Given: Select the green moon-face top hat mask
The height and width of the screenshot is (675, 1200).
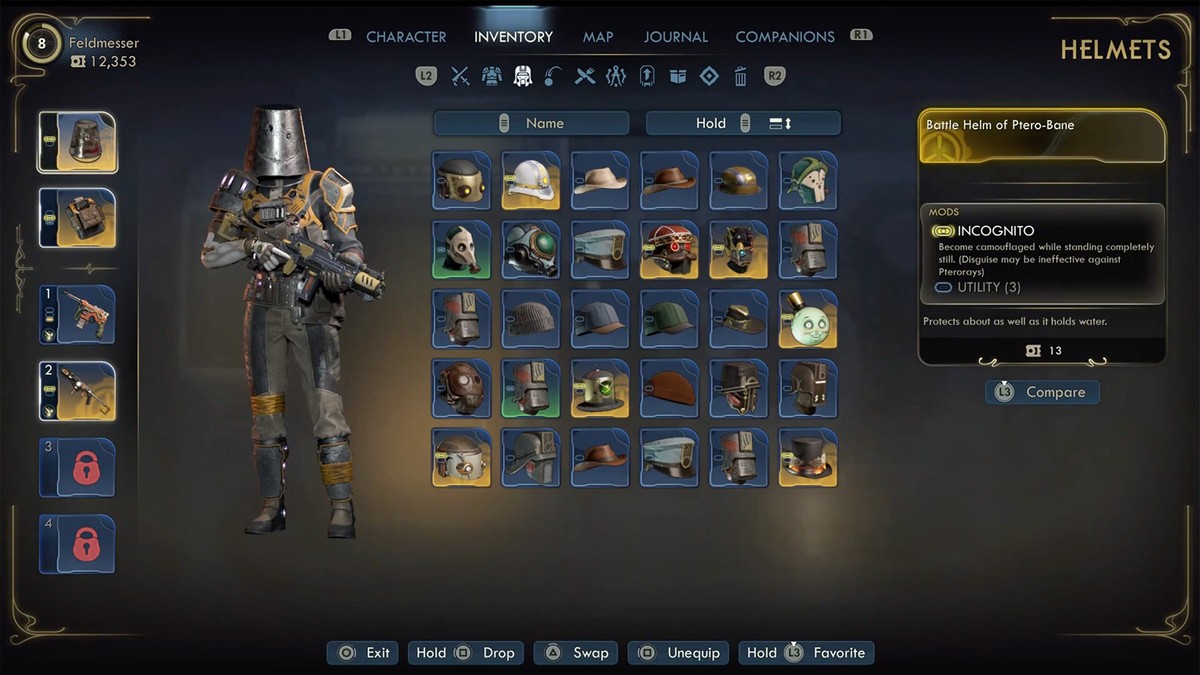Looking at the screenshot, I should tap(808, 319).
